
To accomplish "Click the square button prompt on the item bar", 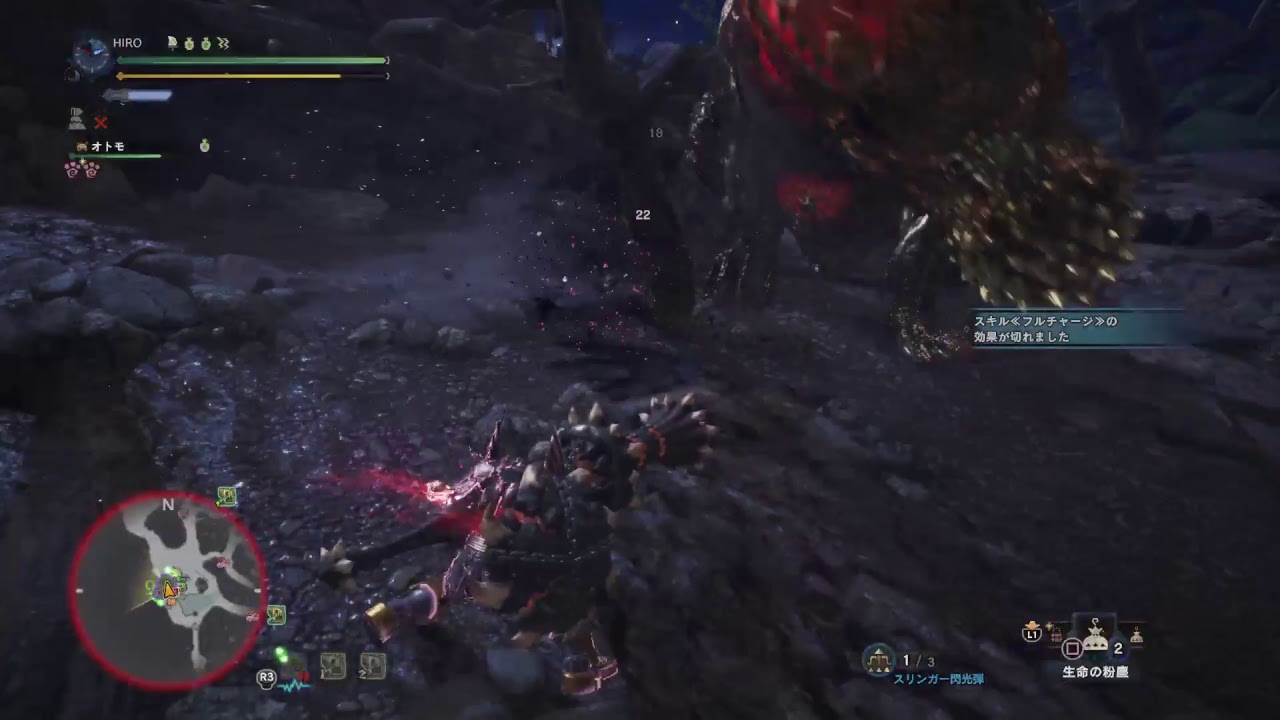I will point(1073,649).
